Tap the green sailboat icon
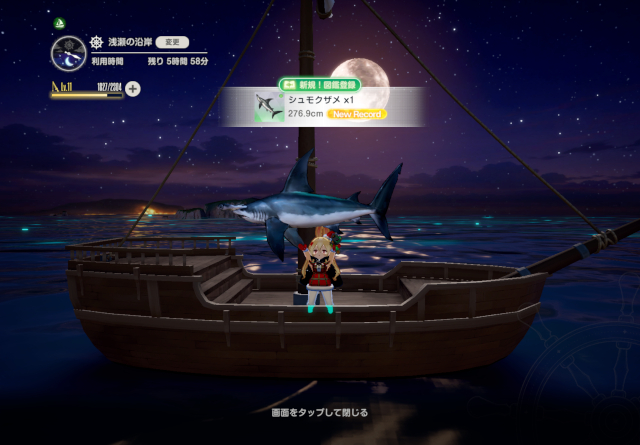This screenshot has height=445, width=640. pos(59,22)
